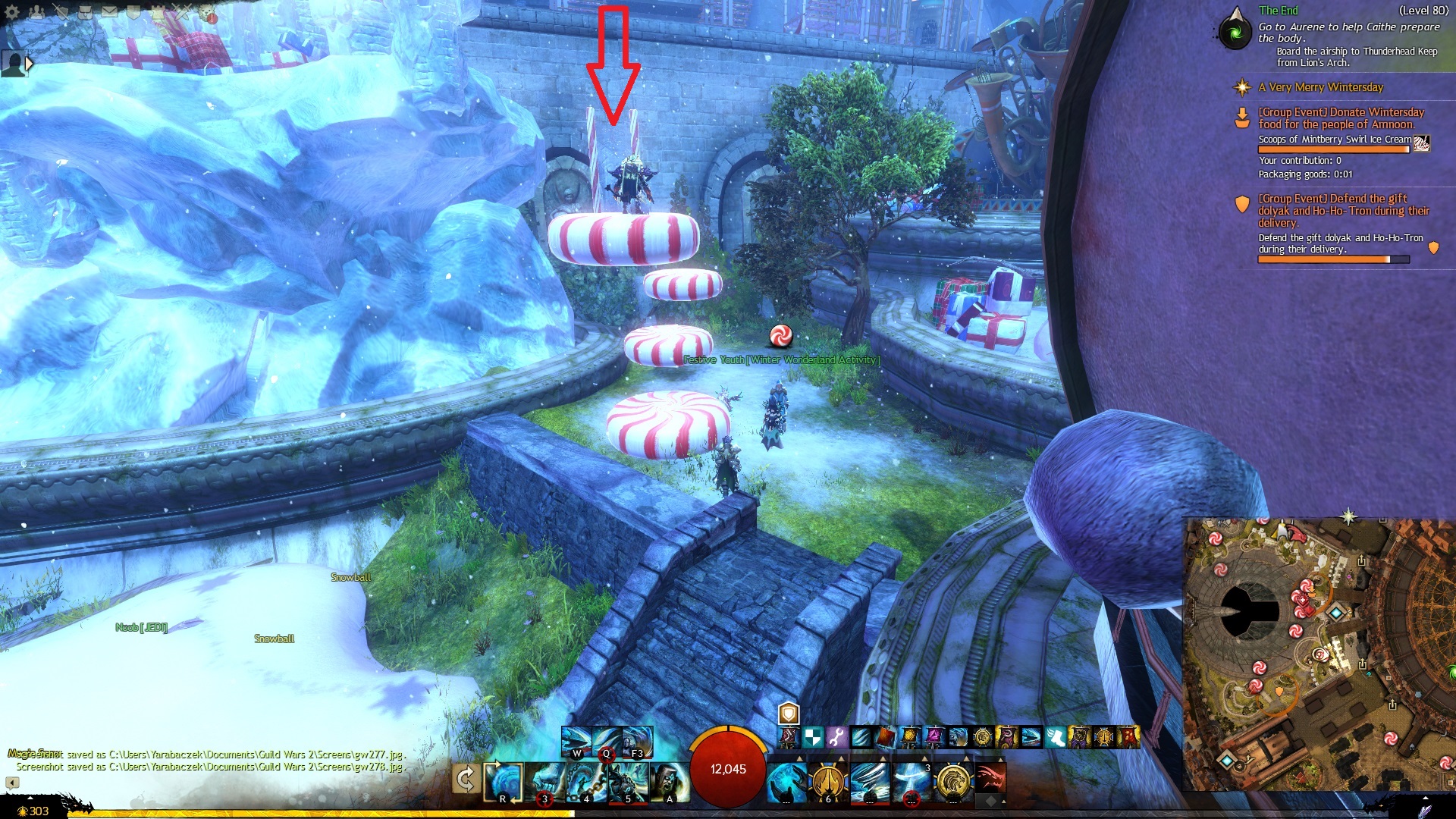
Task: Open the Hero panel sword-and-shield icon
Action: pos(61,12)
